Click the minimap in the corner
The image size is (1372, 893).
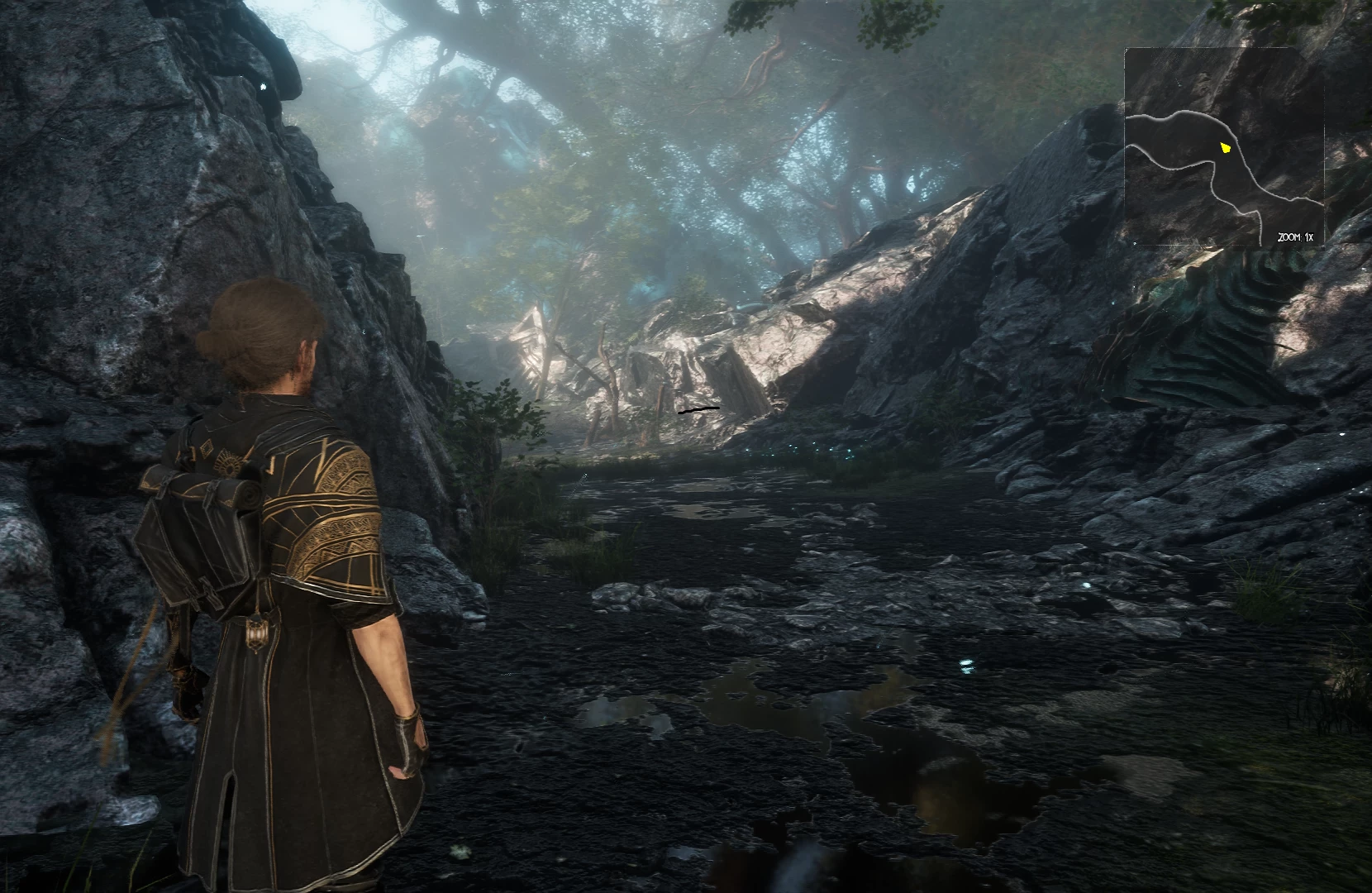1223,147
